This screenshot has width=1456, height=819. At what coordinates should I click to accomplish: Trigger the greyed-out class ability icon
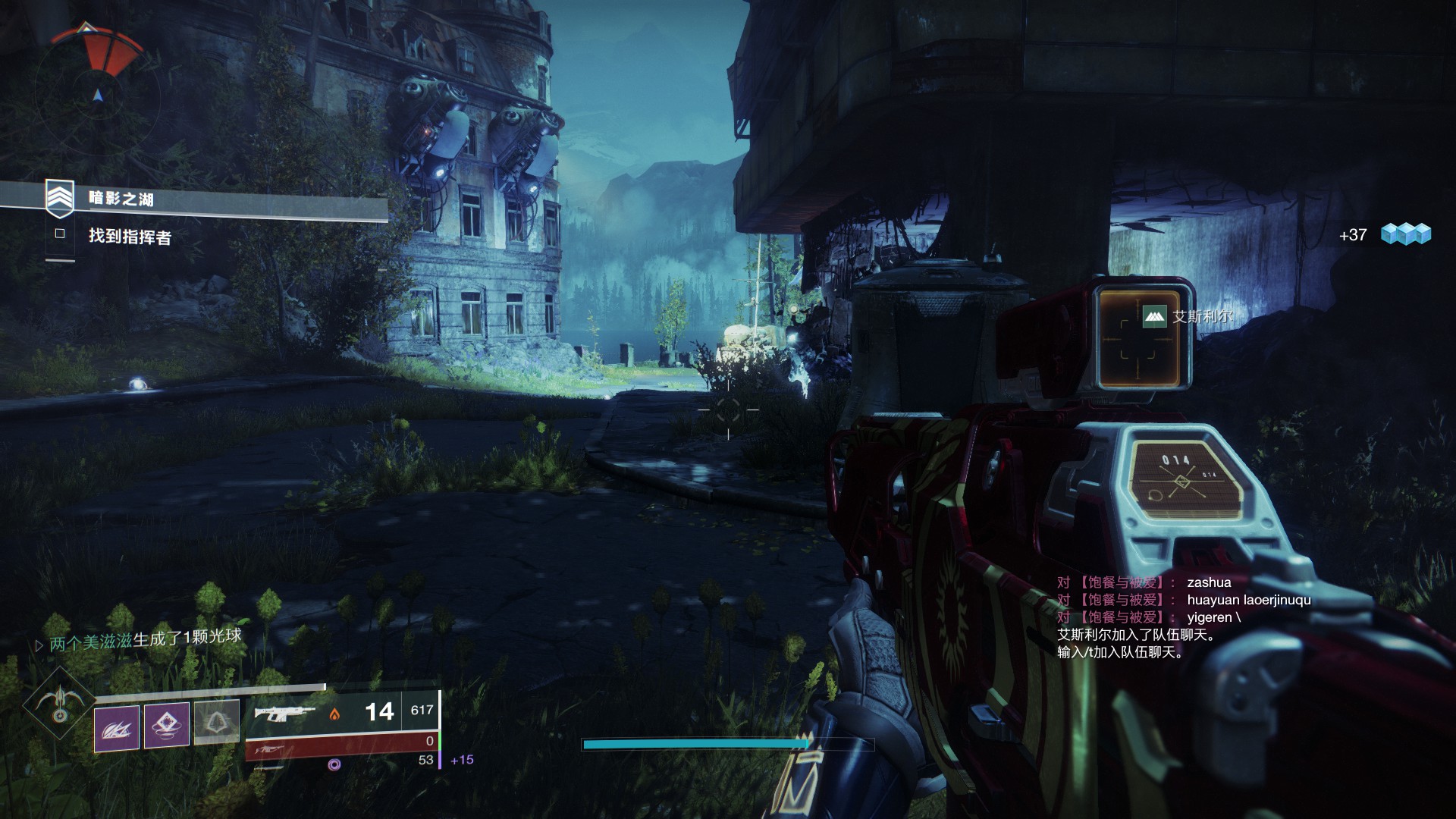click(x=216, y=721)
